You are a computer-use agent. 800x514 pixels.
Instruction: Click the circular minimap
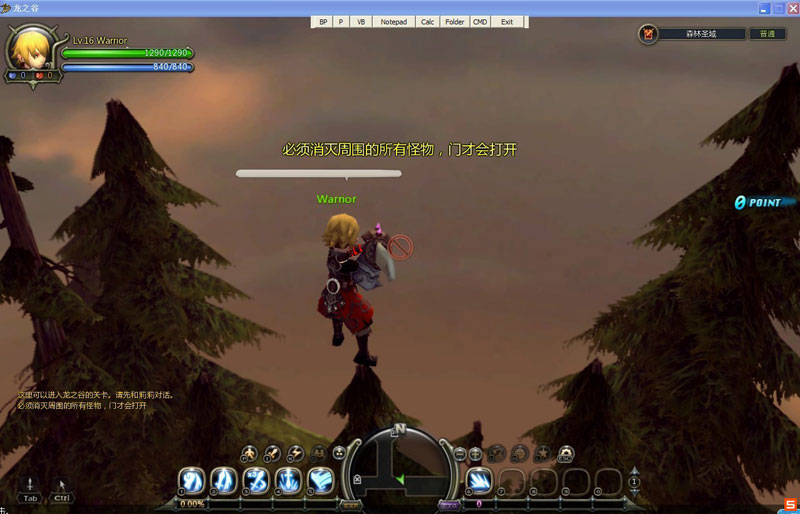click(x=399, y=467)
